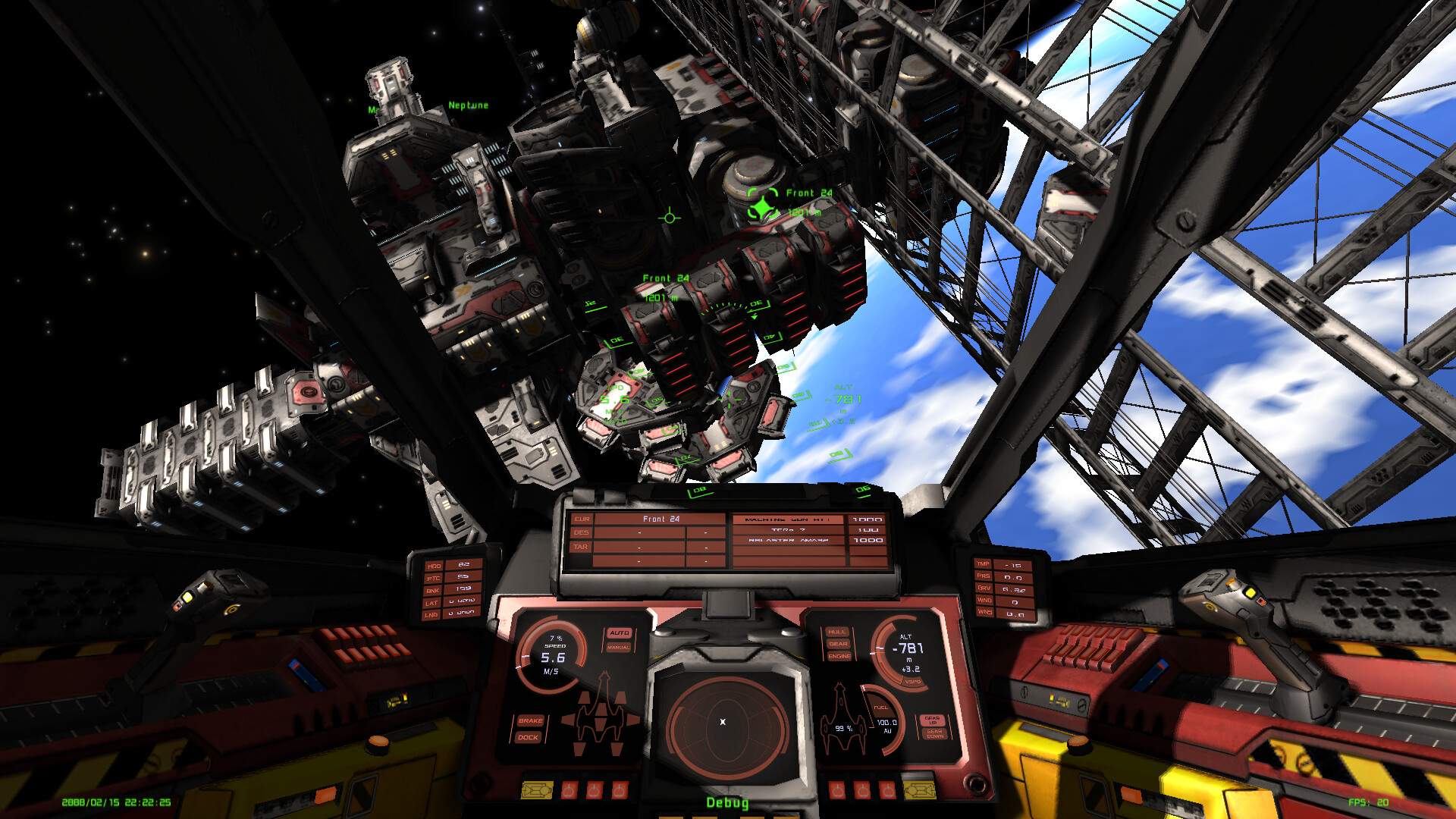Select the BLASTER weapon entry
The height and width of the screenshot is (819, 1456).
tap(789, 540)
